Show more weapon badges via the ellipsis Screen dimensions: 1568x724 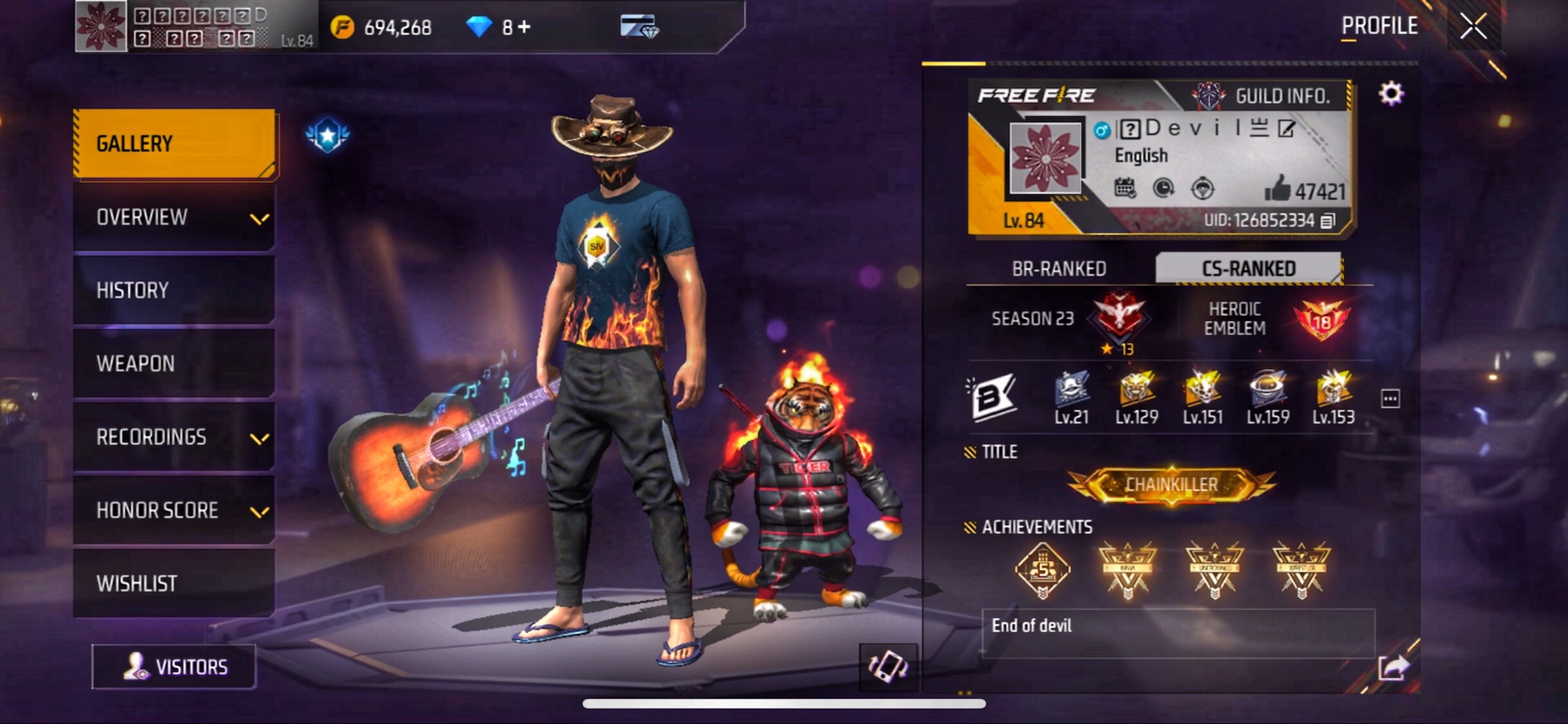pos(1390,399)
